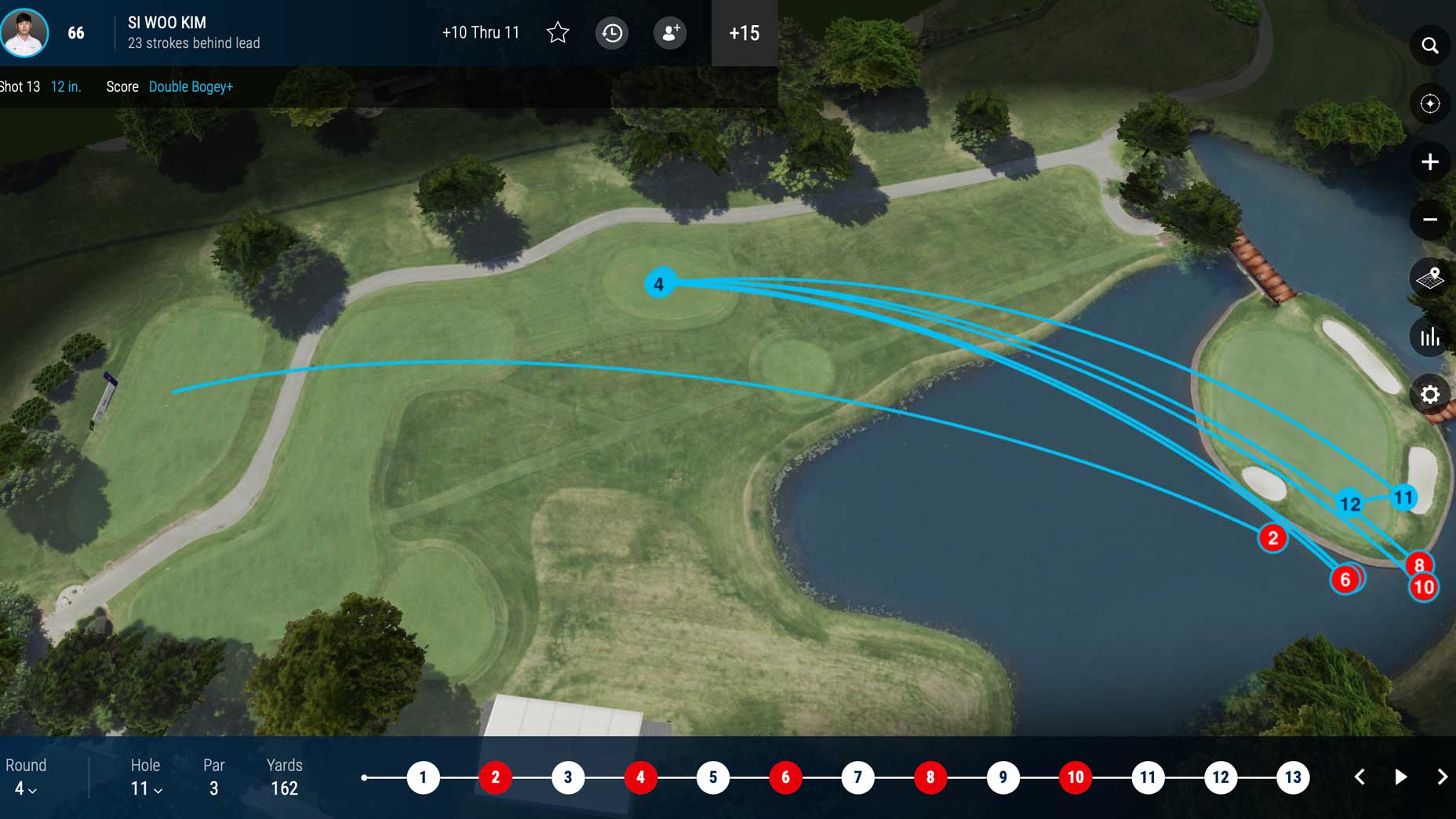Jump to final shot 13 on timeline

click(1293, 777)
